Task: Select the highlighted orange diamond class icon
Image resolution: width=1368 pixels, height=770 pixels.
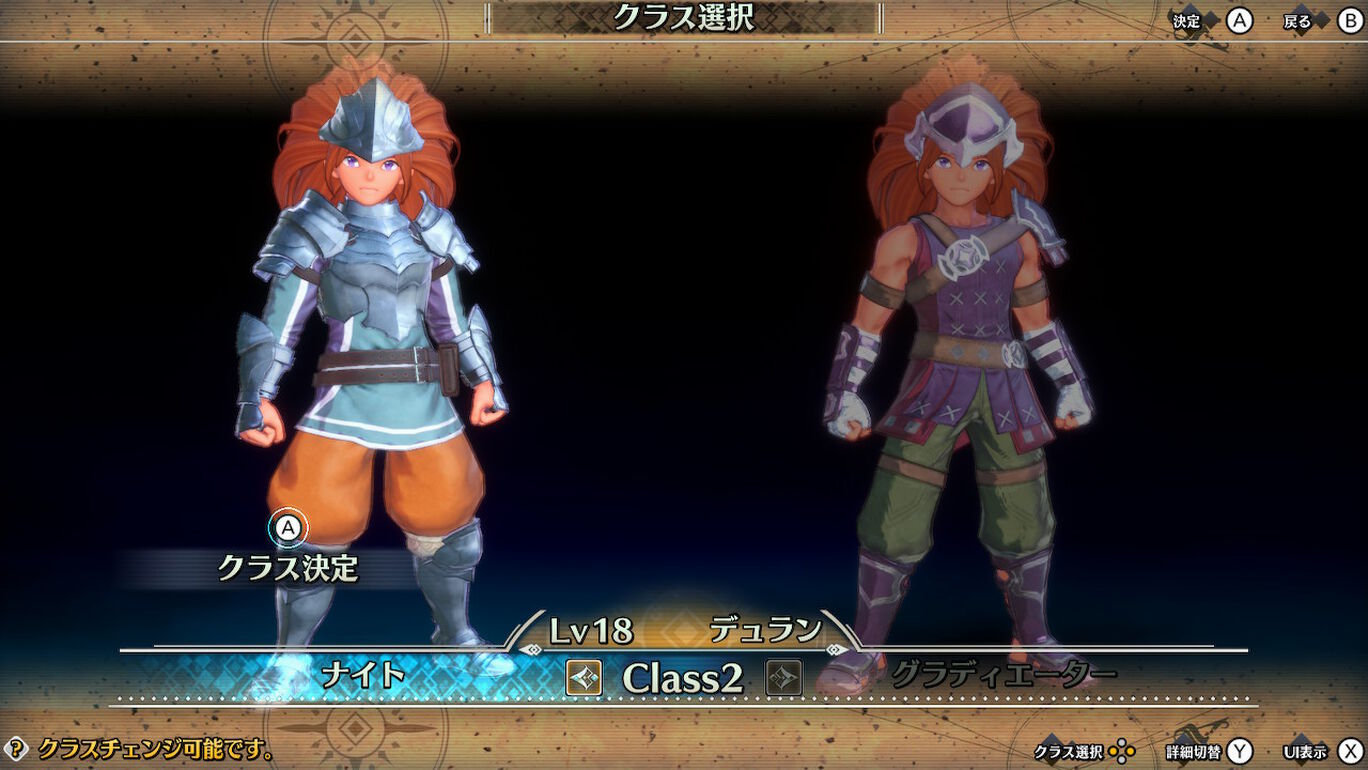Action: coord(584,679)
